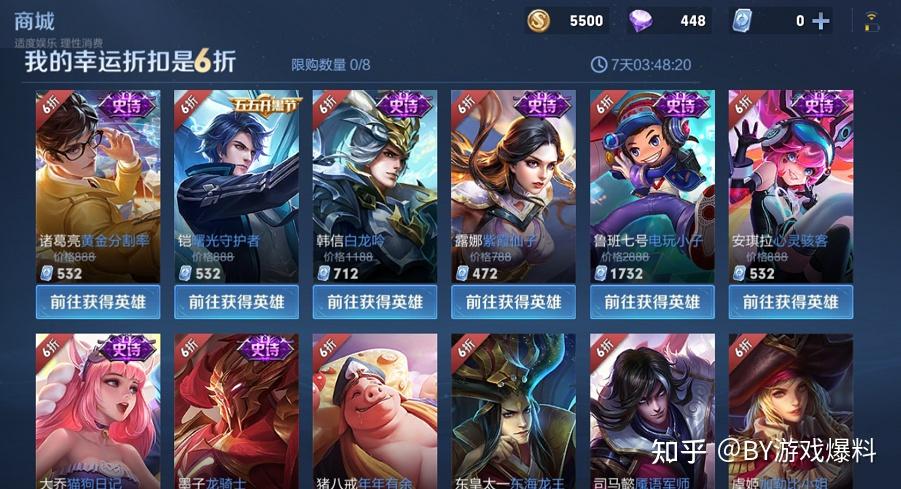Screen dimensions: 901x489
Task: Click 前往获得英雄 under 诸葛亮 黄金分割率
Action: [98, 301]
